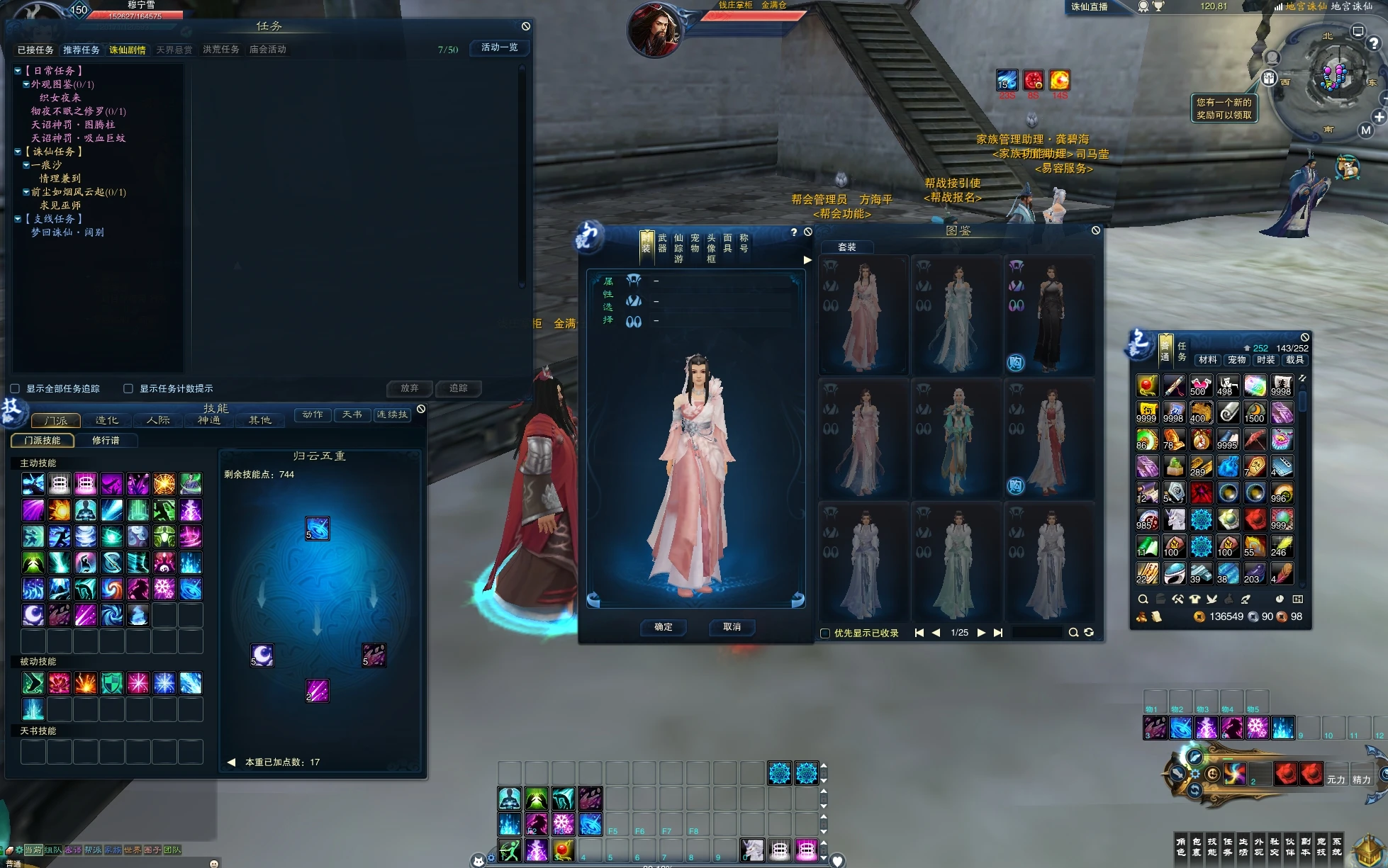
Task: Switch to the 推荐任务 tab
Action: (x=82, y=50)
